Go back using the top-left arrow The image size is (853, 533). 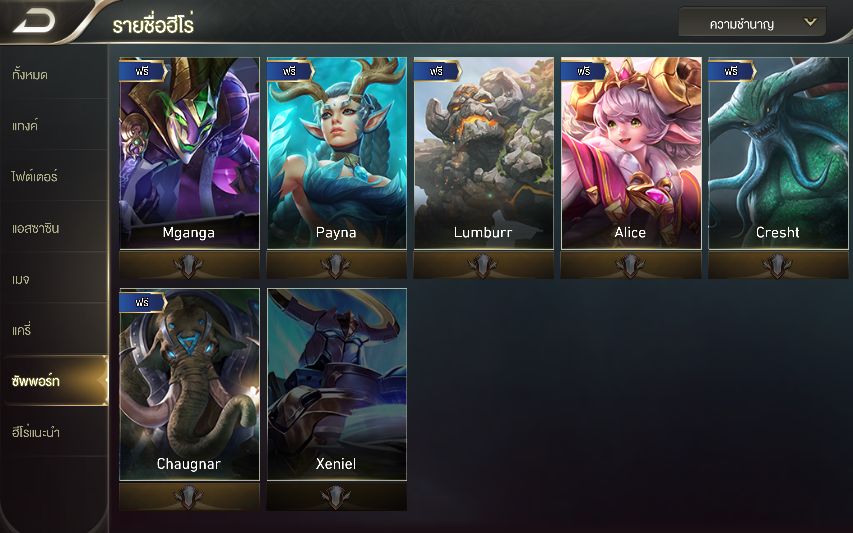tap(35, 22)
